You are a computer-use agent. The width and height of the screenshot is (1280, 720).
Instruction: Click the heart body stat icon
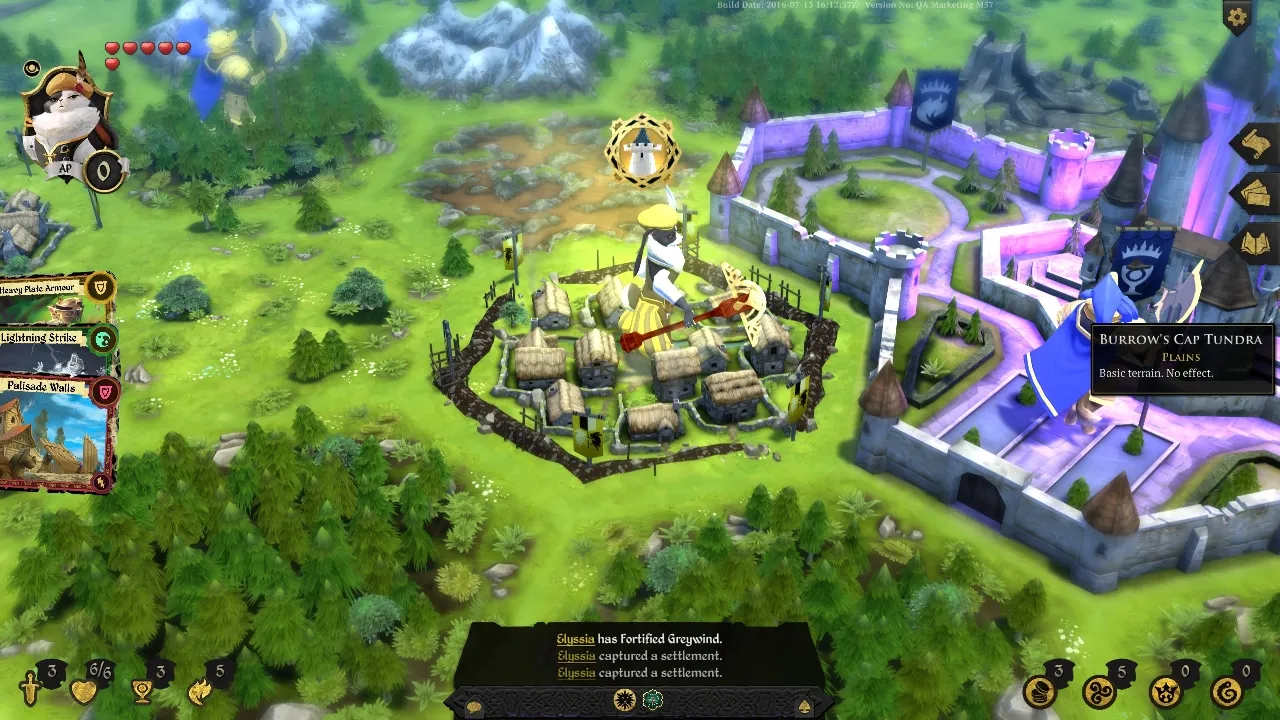pyautogui.click(x=84, y=691)
